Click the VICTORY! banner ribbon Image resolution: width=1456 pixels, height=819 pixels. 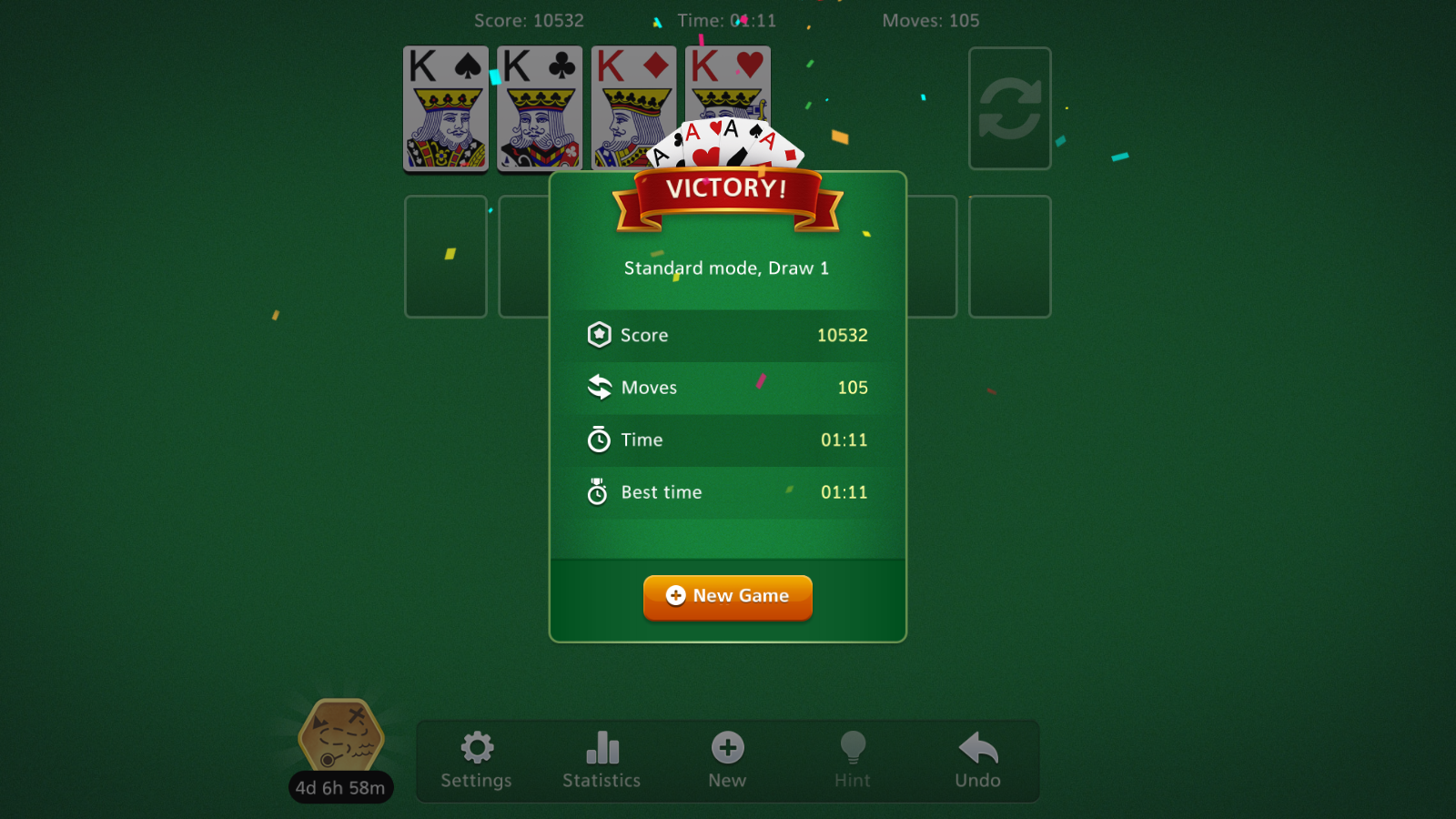coord(727,188)
